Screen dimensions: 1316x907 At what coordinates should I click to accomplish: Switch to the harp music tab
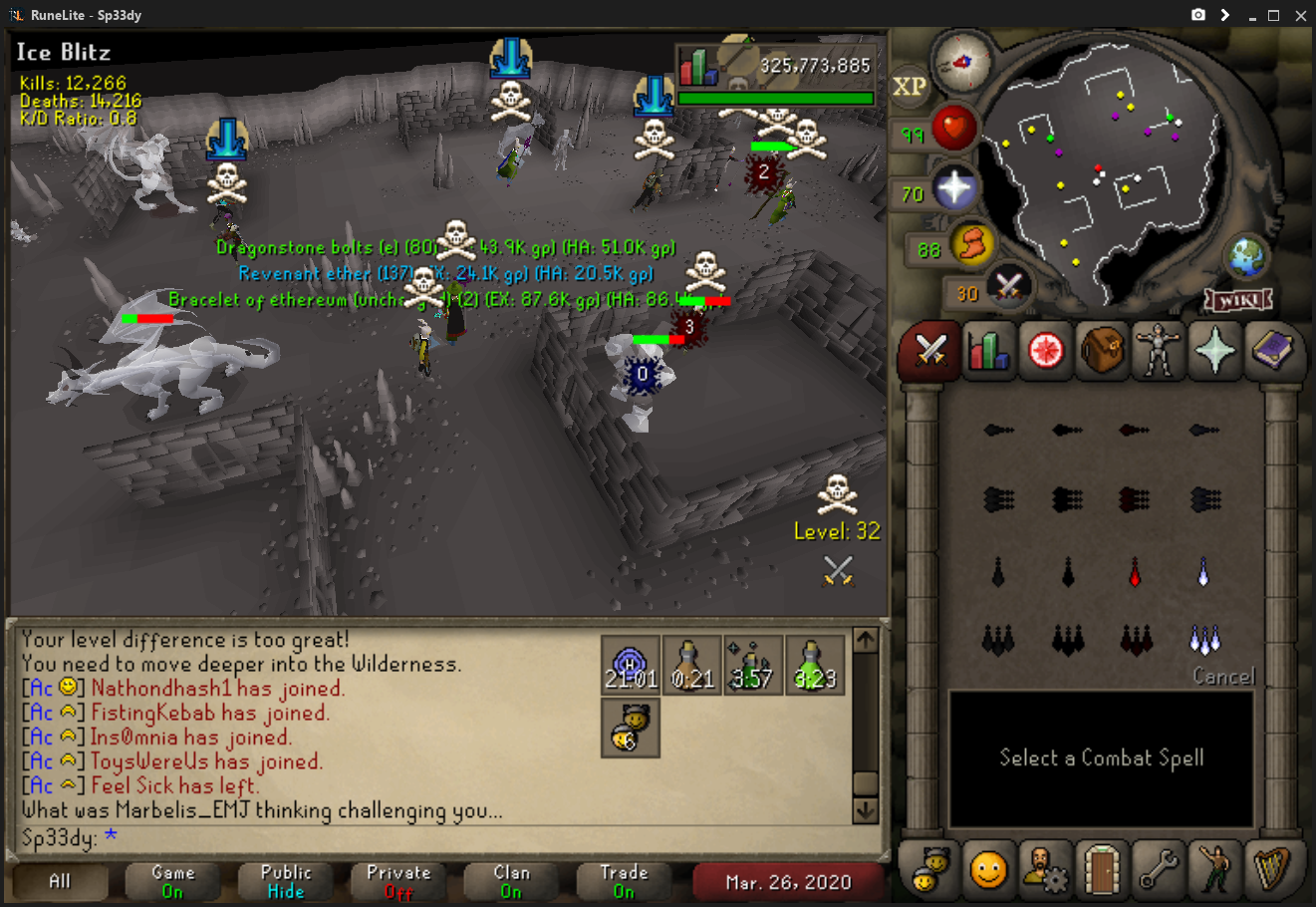pyautogui.click(x=1272, y=870)
